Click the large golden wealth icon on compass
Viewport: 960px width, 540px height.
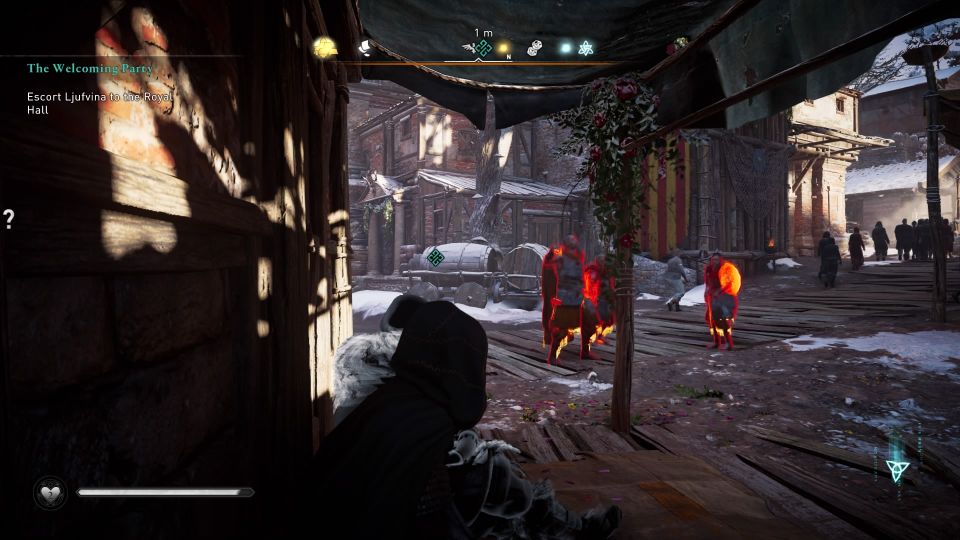point(325,47)
